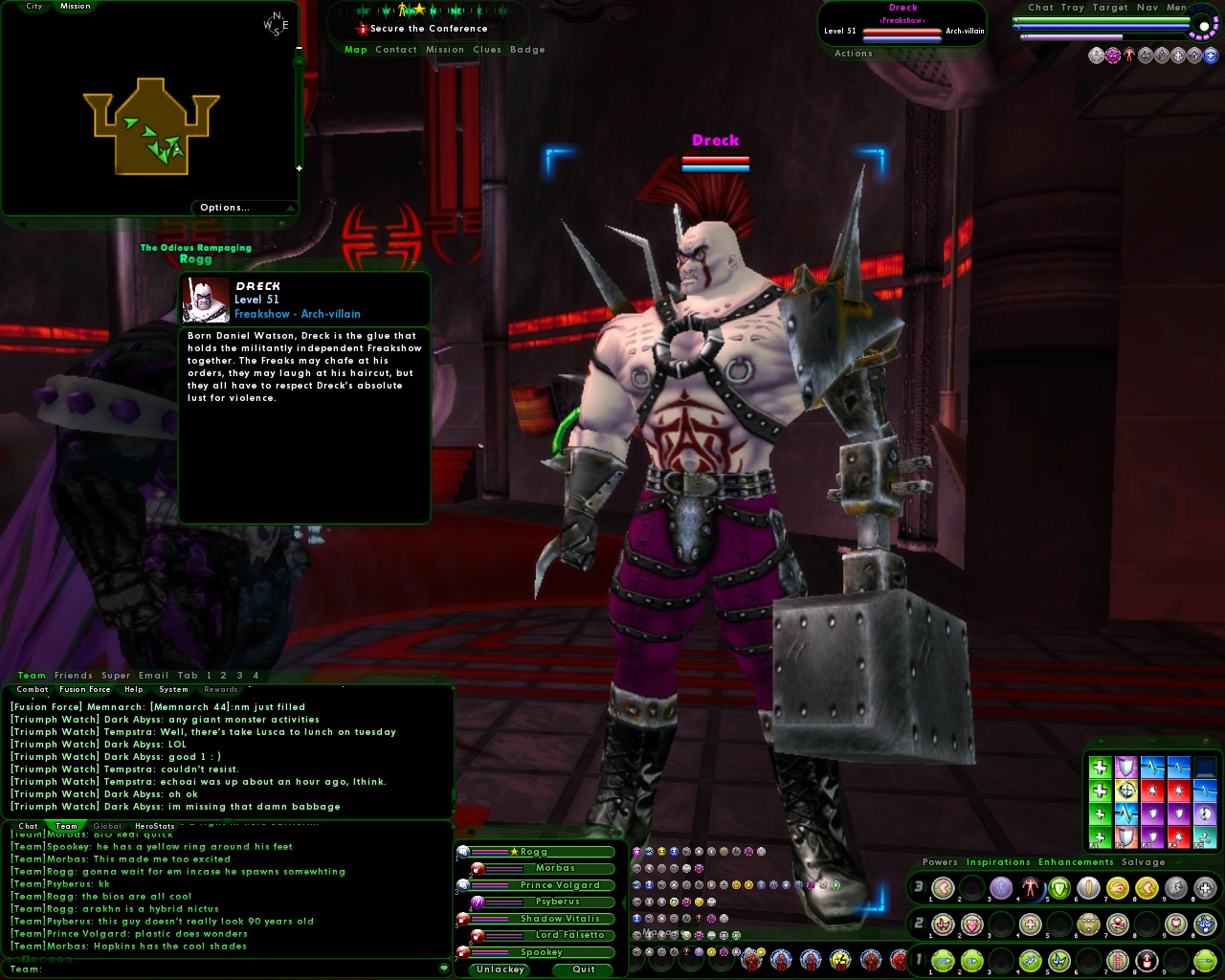The height and width of the screenshot is (980, 1225).
Task: Use the healing cross inspiration in tray 2
Action: [1029, 924]
